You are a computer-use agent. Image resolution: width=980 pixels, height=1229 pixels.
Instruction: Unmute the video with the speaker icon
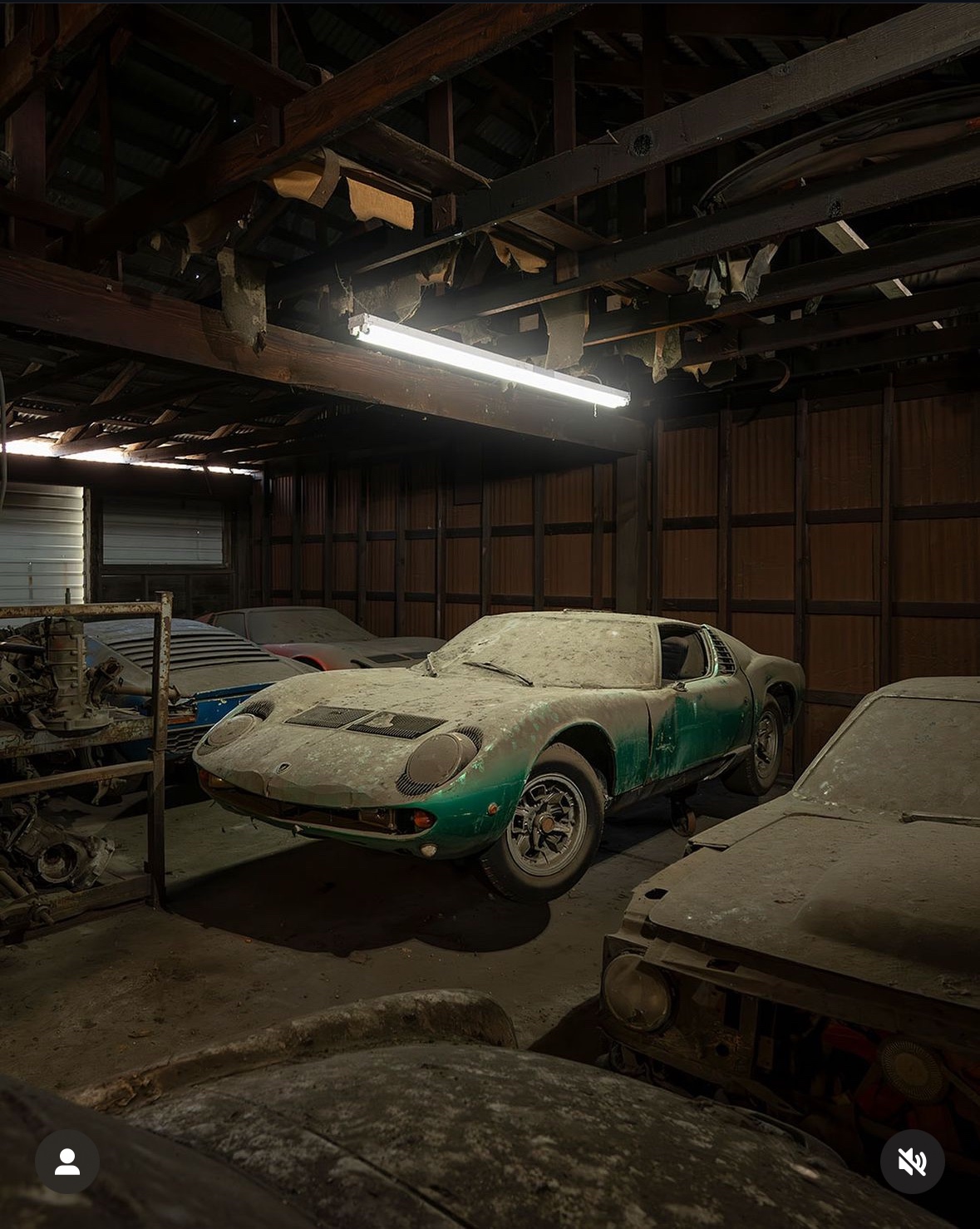point(912,1162)
